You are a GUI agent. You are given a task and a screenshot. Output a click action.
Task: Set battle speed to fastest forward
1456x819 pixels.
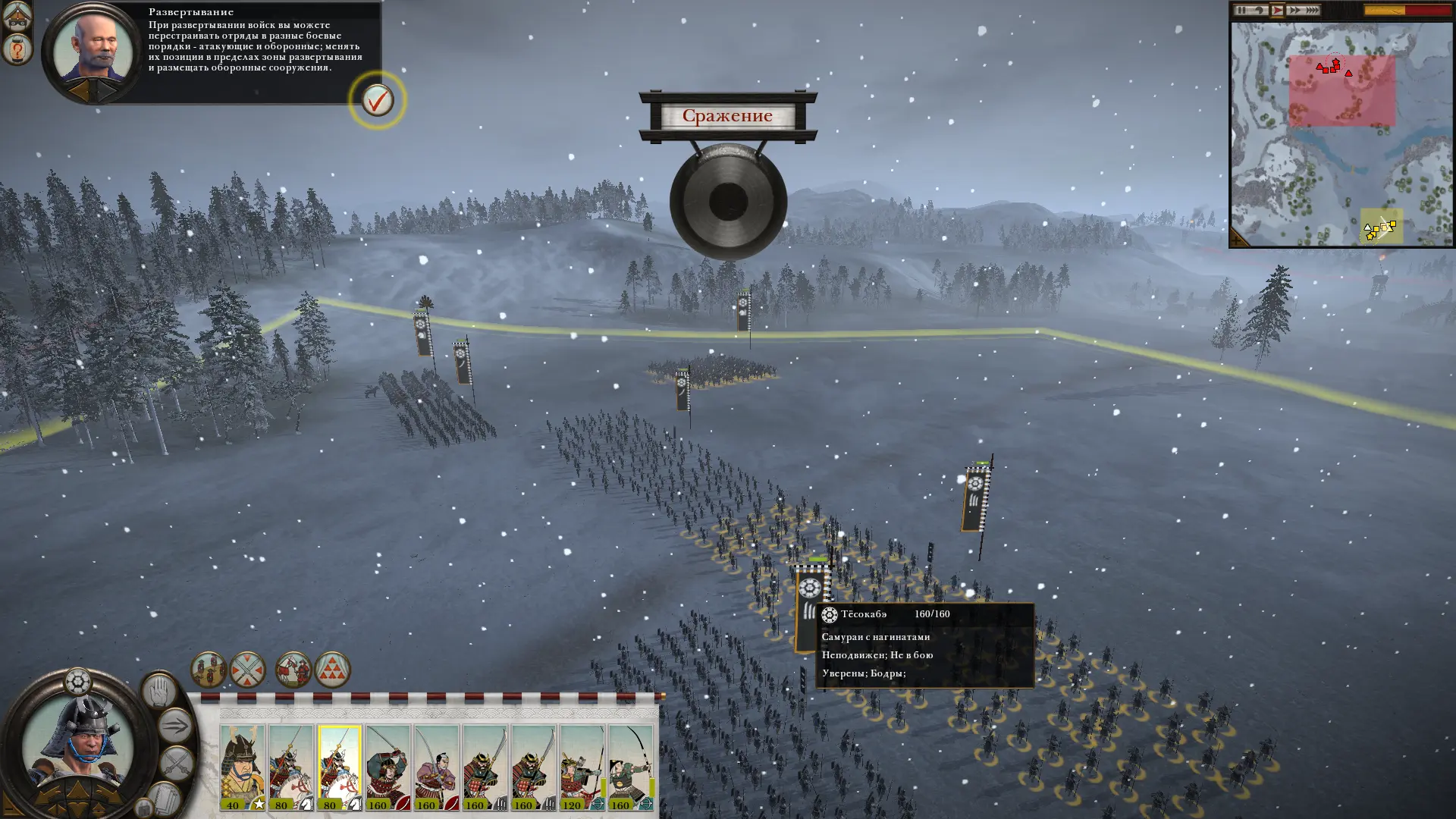[1311, 10]
